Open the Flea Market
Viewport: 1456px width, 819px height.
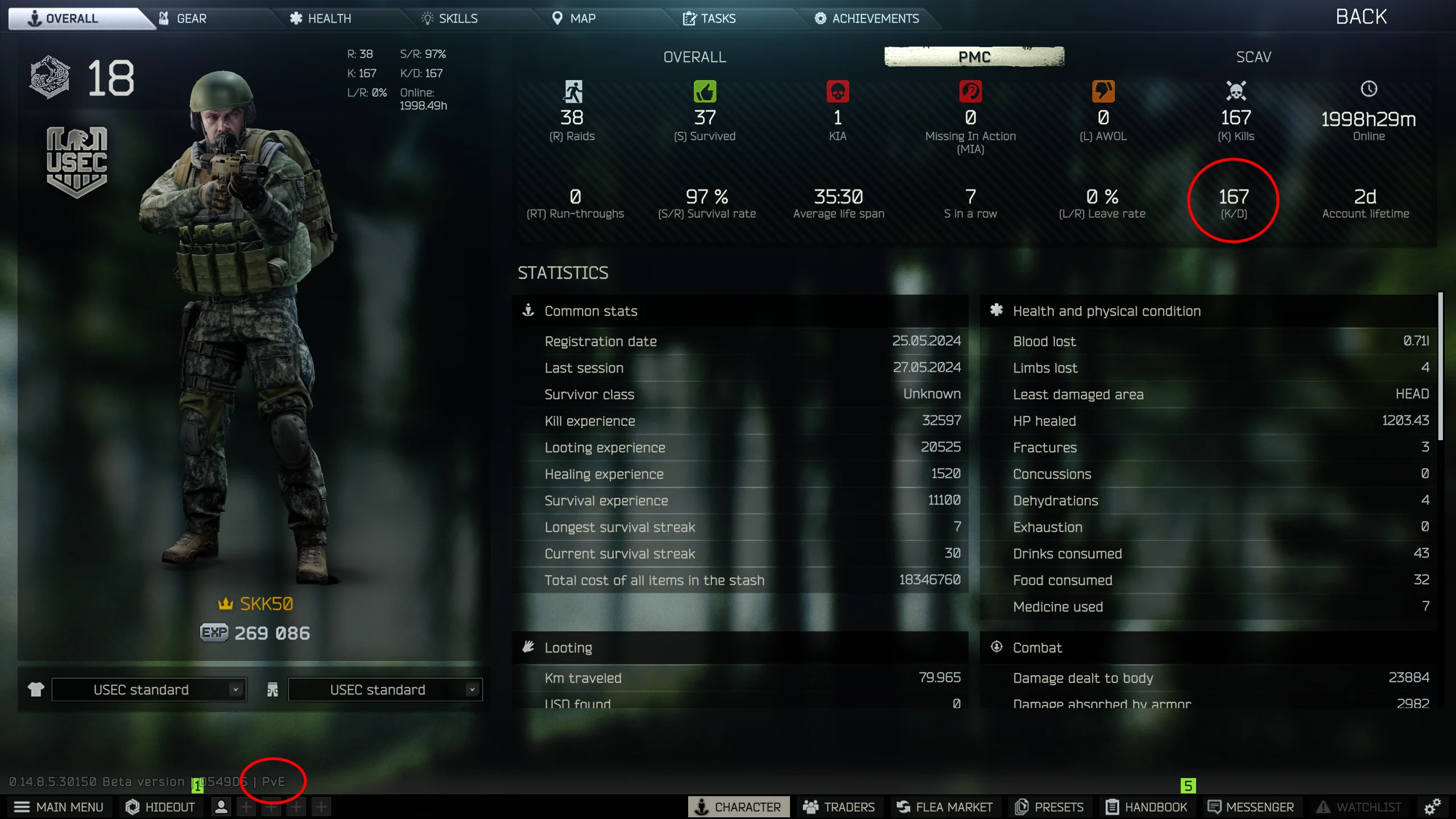[945, 806]
